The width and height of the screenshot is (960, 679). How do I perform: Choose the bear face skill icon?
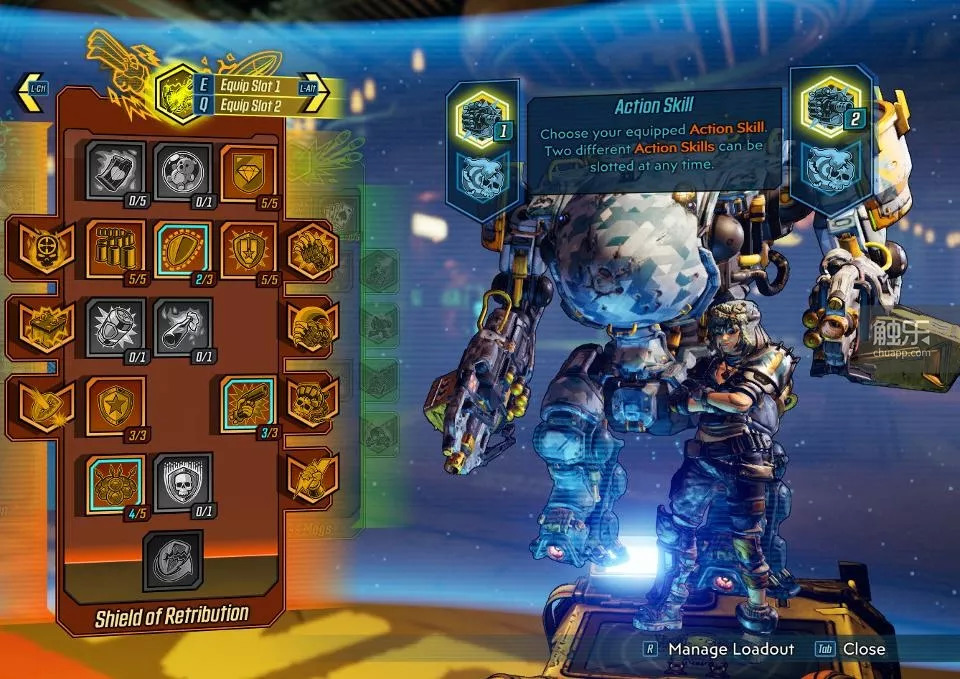point(182,169)
